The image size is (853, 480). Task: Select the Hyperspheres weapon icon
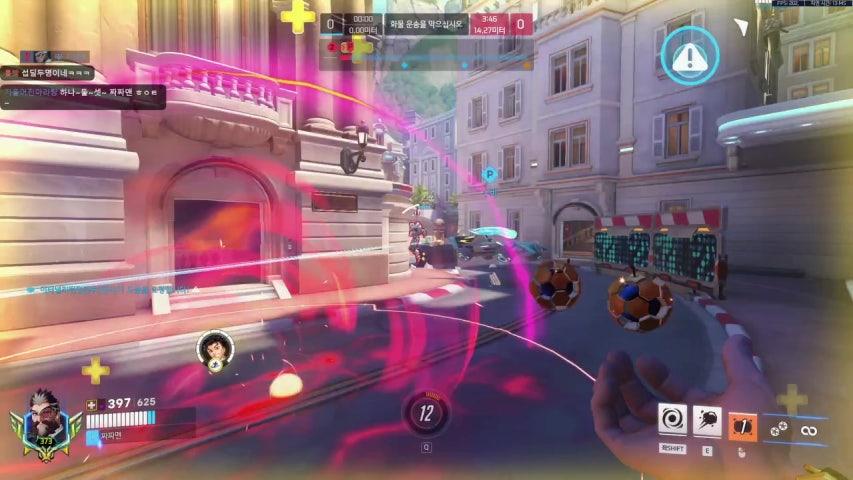click(778, 429)
